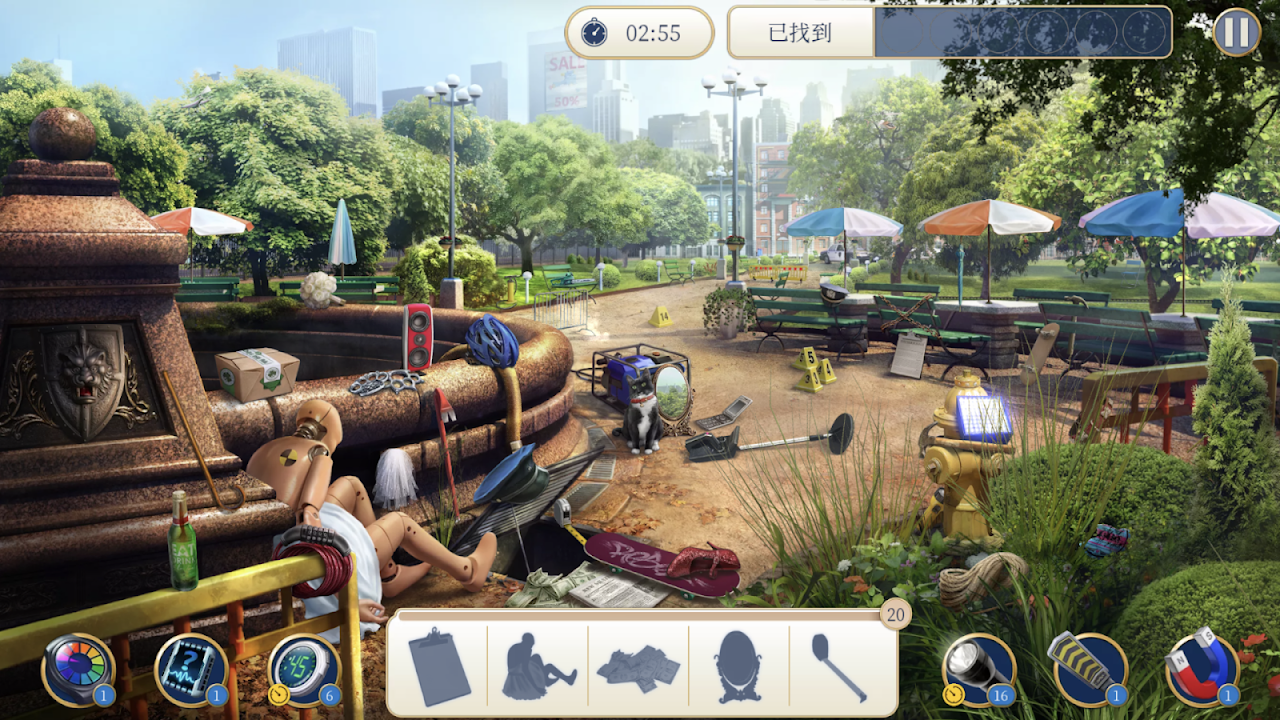Use the question mark scanner power-up
The image size is (1280, 720).
pyautogui.click(x=191, y=668)
